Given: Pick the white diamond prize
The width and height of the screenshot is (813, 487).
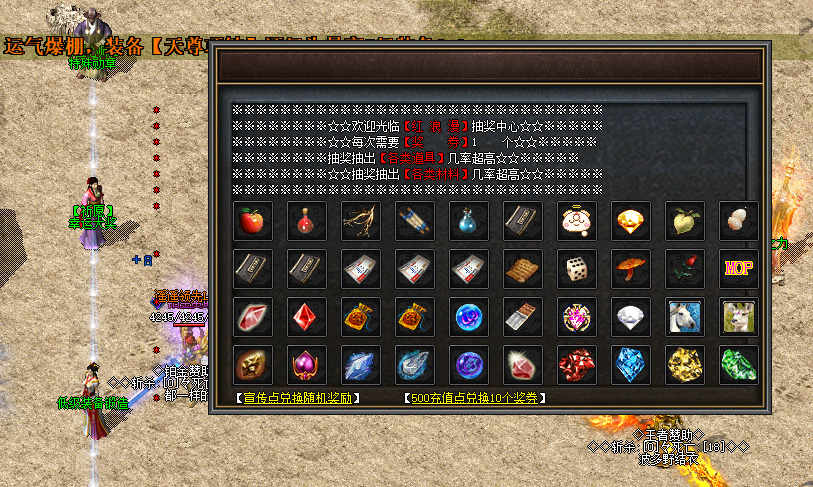Looking at the screenshot, I should click(x=631, y=317).
